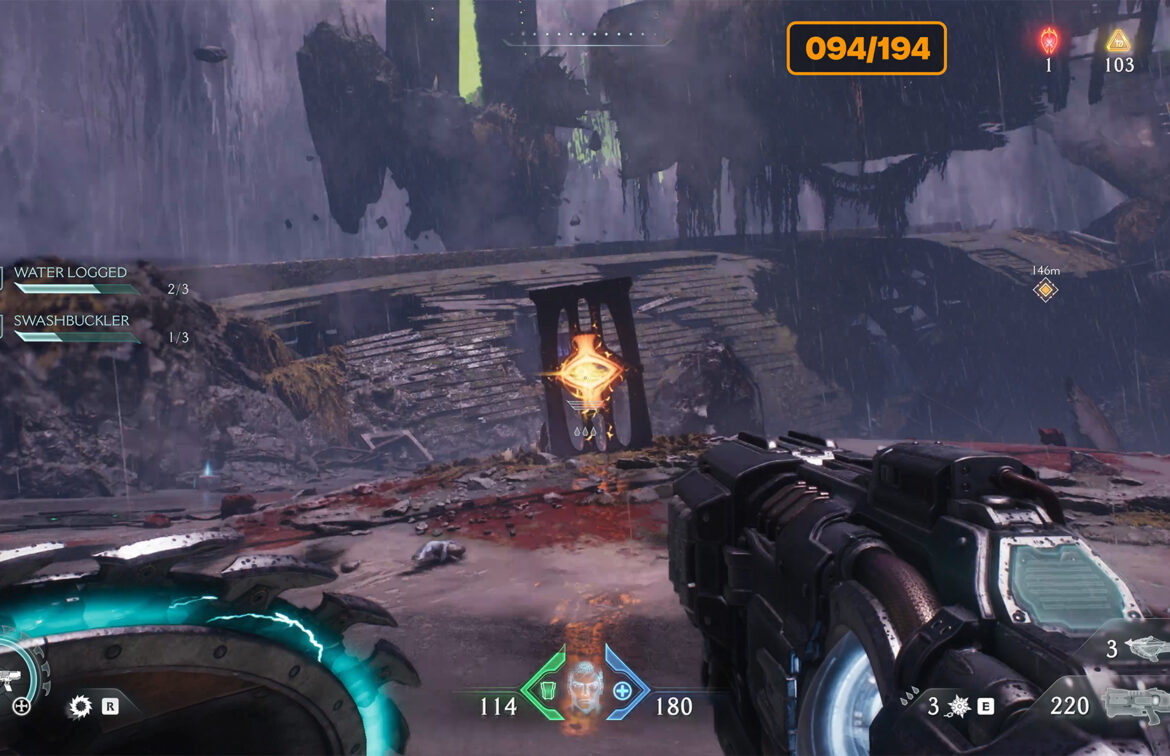Screen dimensions: 1170x756
Task: Click the red life sigil icon
Action: 1049,42
